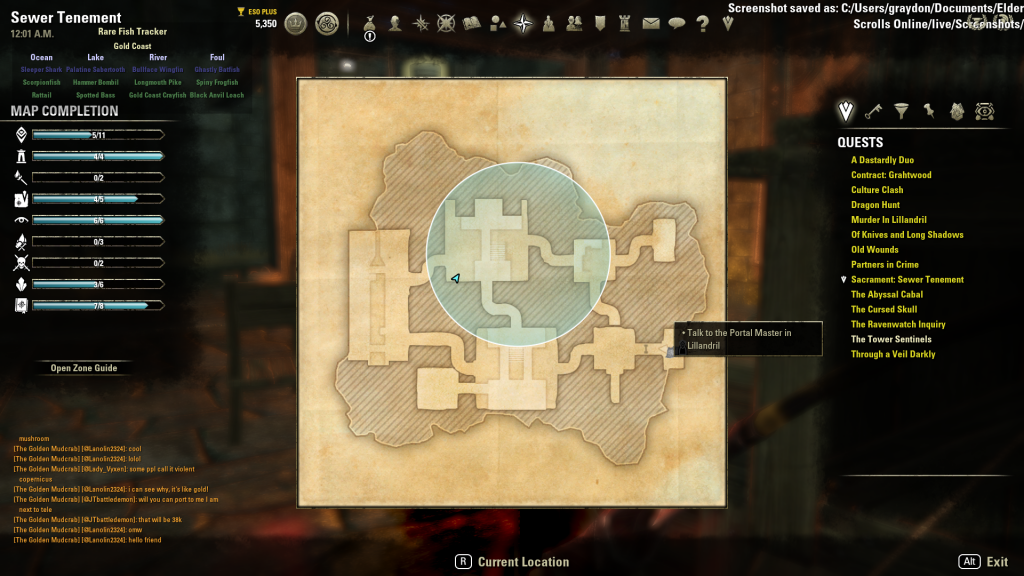
Task: Select Through a Veil Darkly quest
Action: click(893, 354)
